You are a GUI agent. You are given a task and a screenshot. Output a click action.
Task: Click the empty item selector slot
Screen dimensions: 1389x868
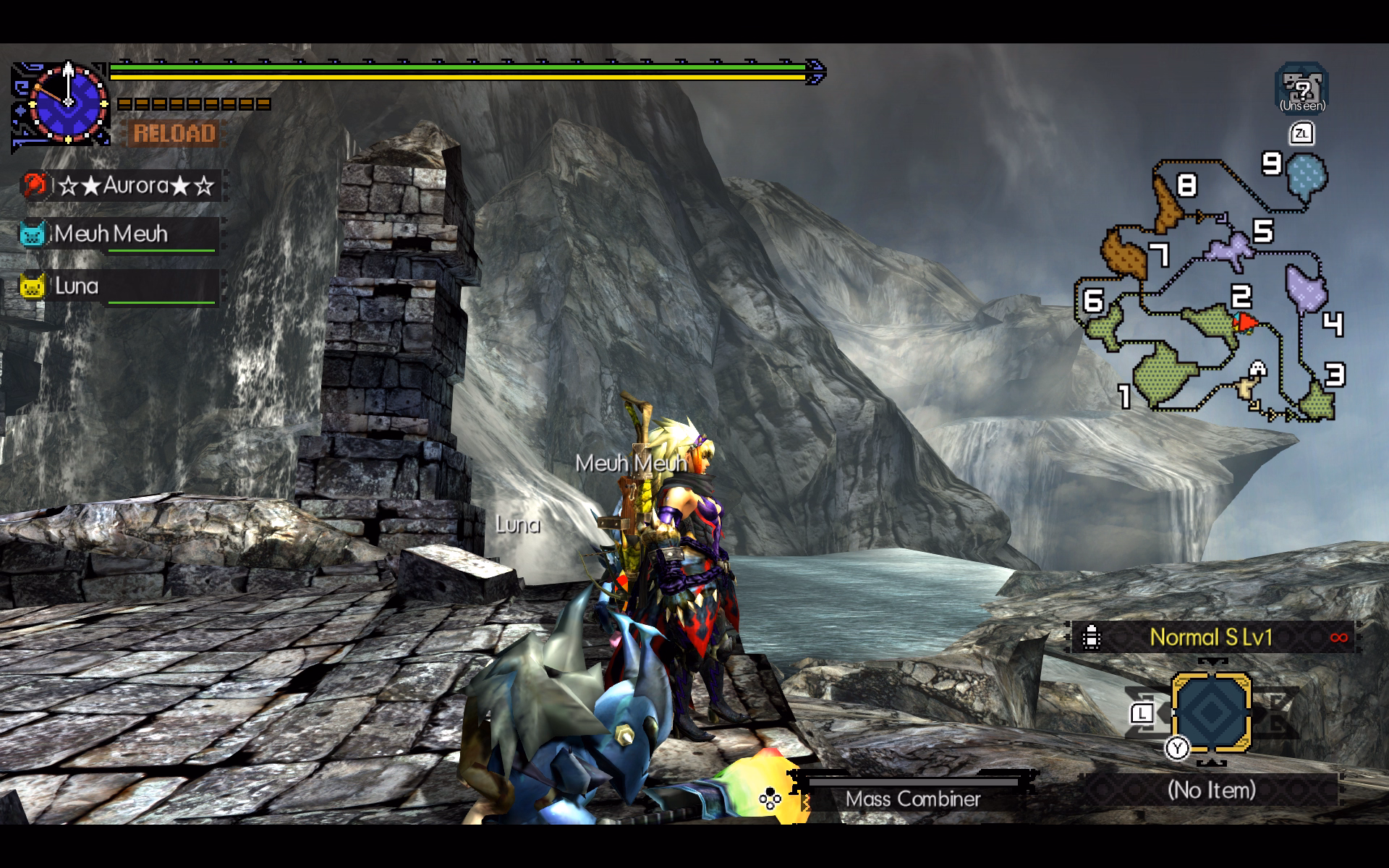[1211, 712]
